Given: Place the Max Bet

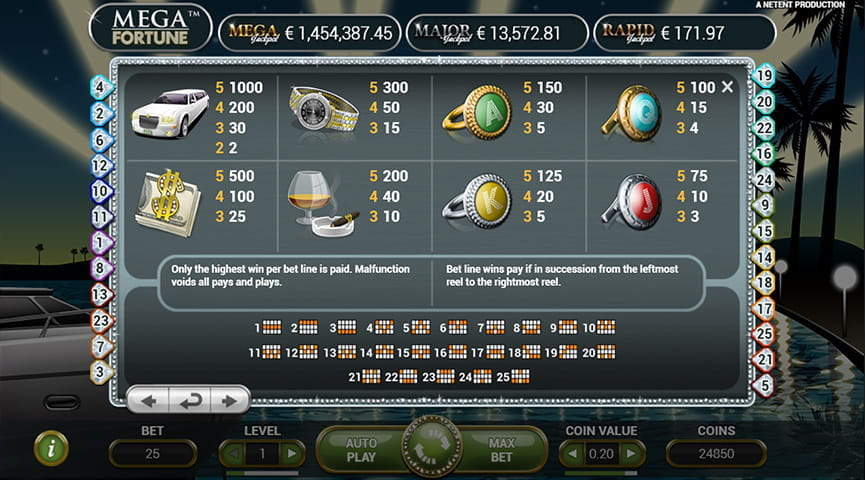Looking at the screenshot, I should [x=501, y=449].
